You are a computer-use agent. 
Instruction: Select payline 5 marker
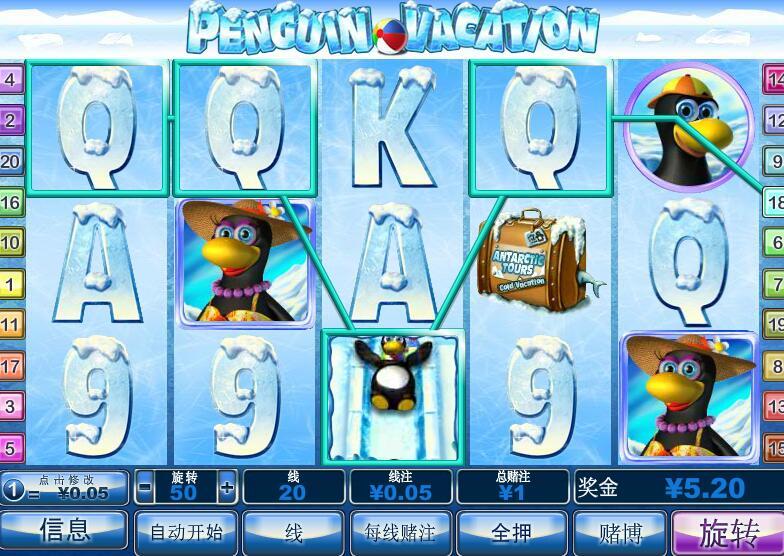click(x=11, y=447)
